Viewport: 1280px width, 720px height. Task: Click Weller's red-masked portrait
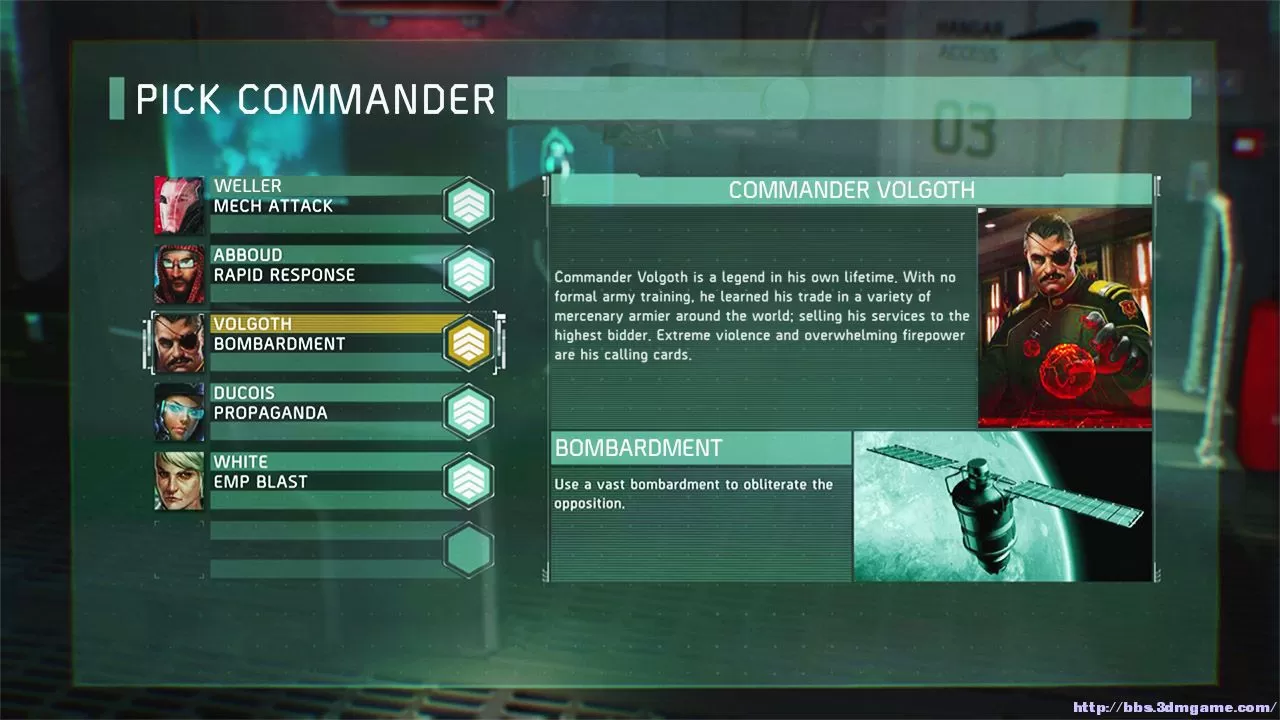point(179,205)
